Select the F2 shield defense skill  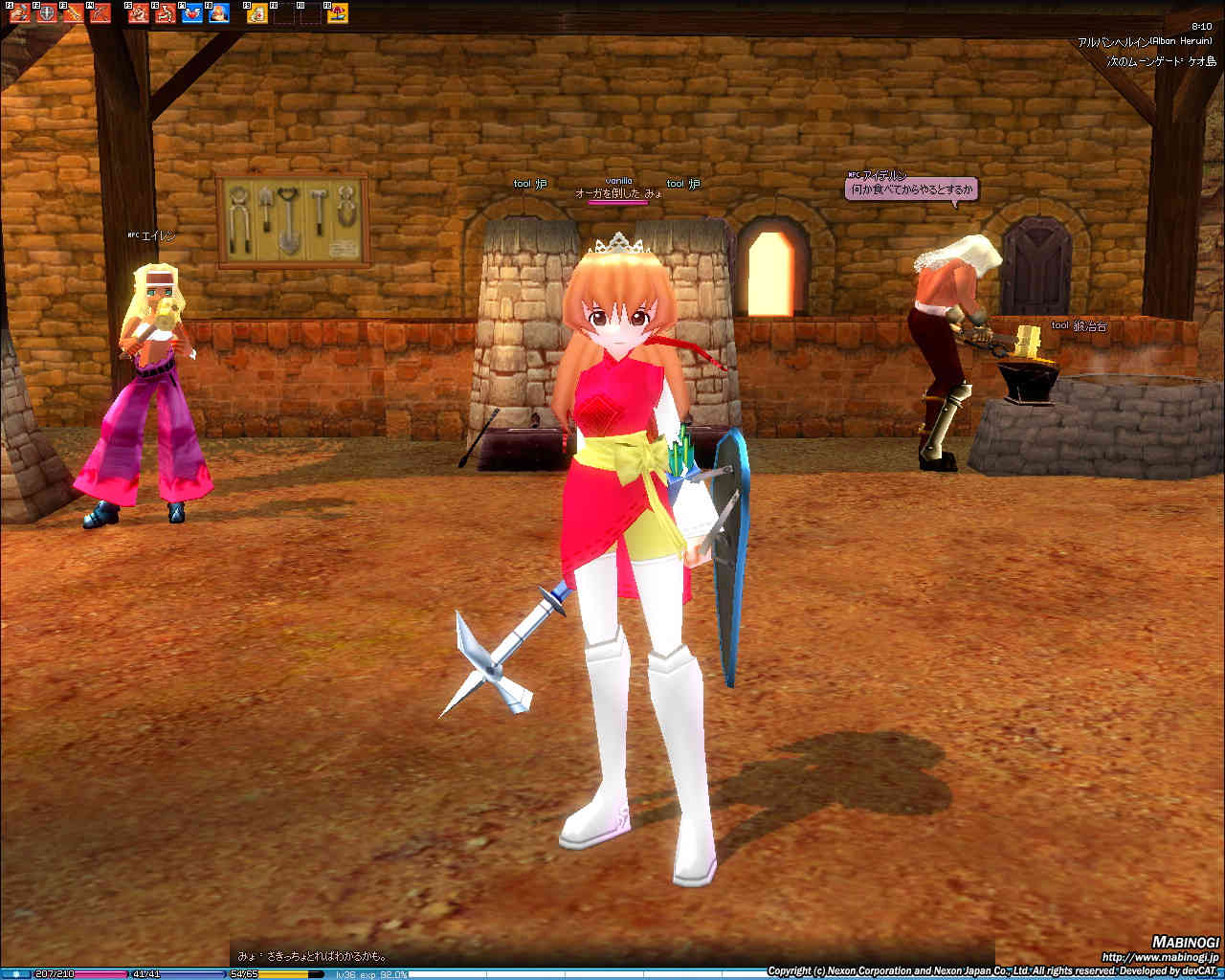(x=46, y=13)
